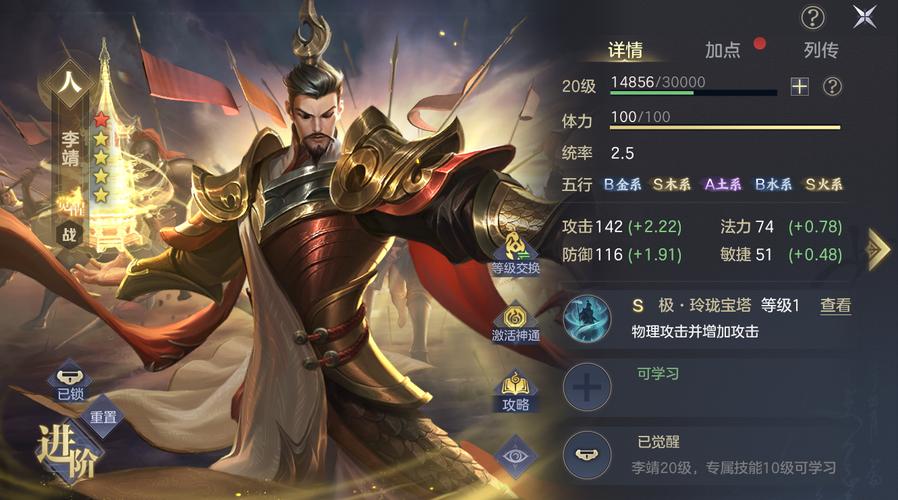Screen dimensions: 898x500
Task: Switch to the 列传 tab
Action: coord(820,51)
